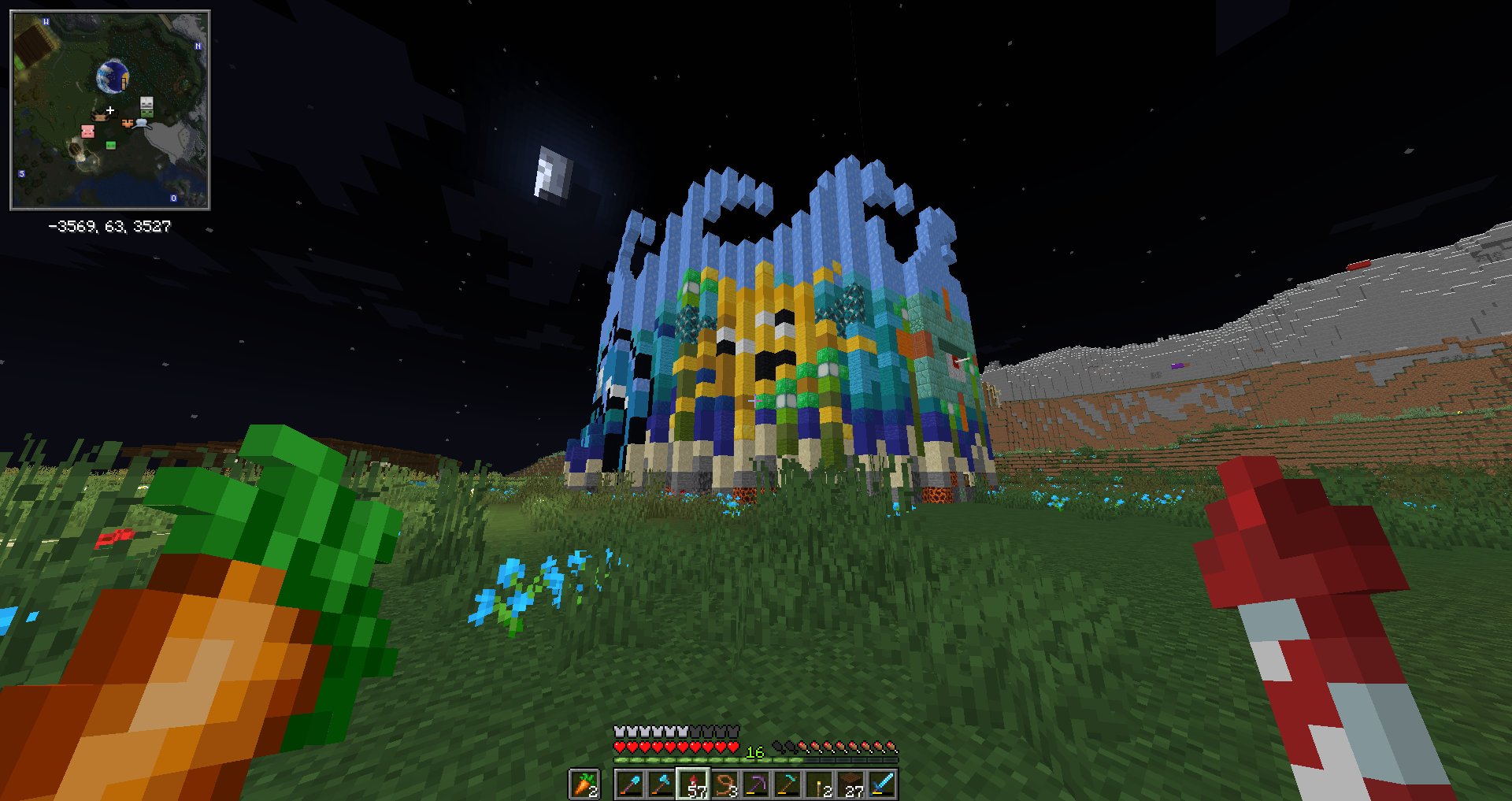Pick the lead item hotbar slot
Viewport: 1512px width, 801px height.
(724, 784)
